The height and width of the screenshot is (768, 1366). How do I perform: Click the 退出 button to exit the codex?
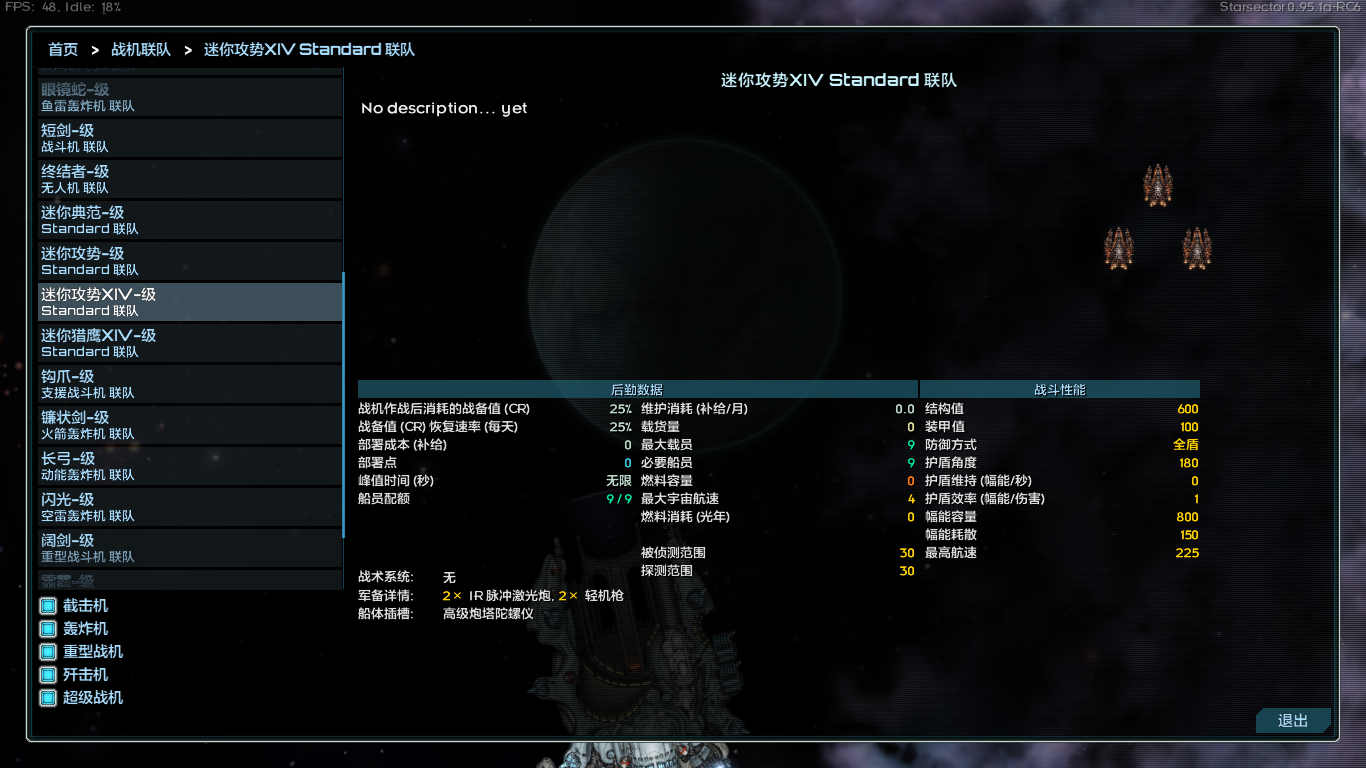point(1292,720)
